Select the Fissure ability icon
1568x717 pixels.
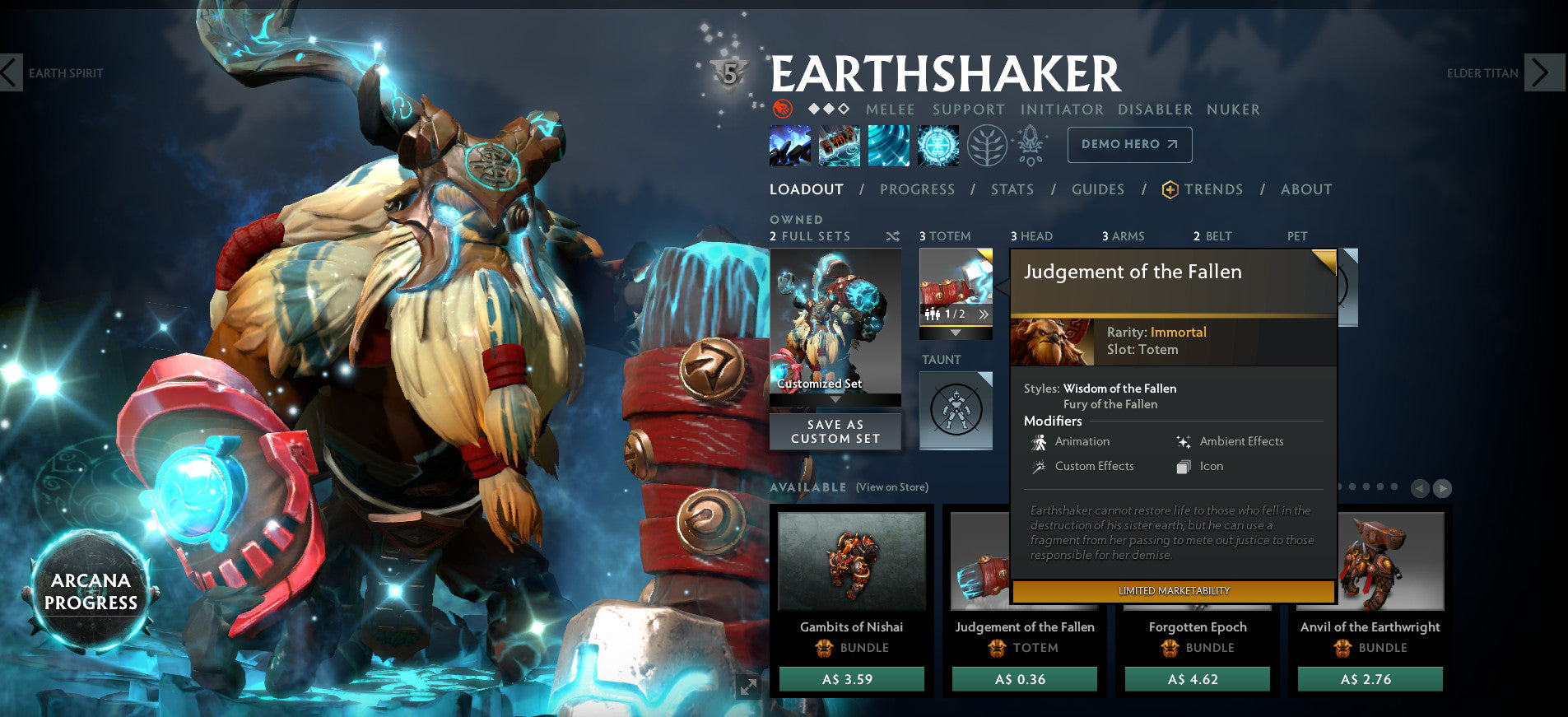point(789,145)
